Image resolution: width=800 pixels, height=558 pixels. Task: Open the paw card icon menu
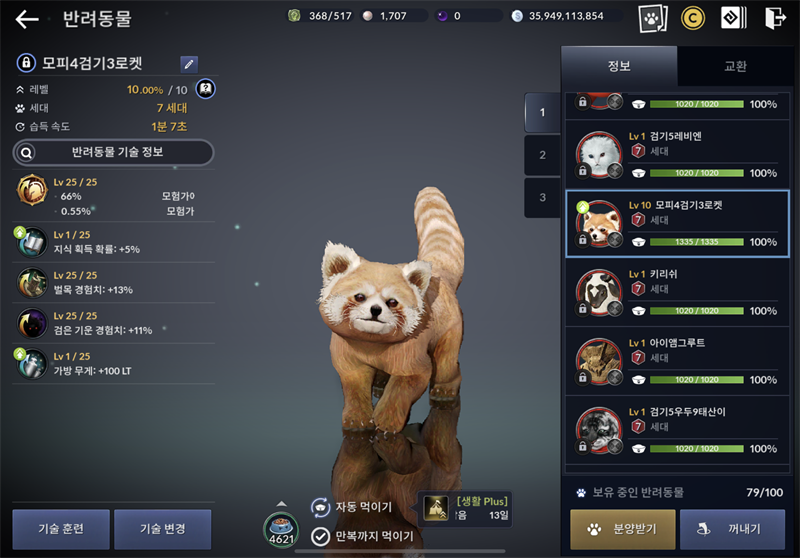pyautogui.click(x=652, y=18)
